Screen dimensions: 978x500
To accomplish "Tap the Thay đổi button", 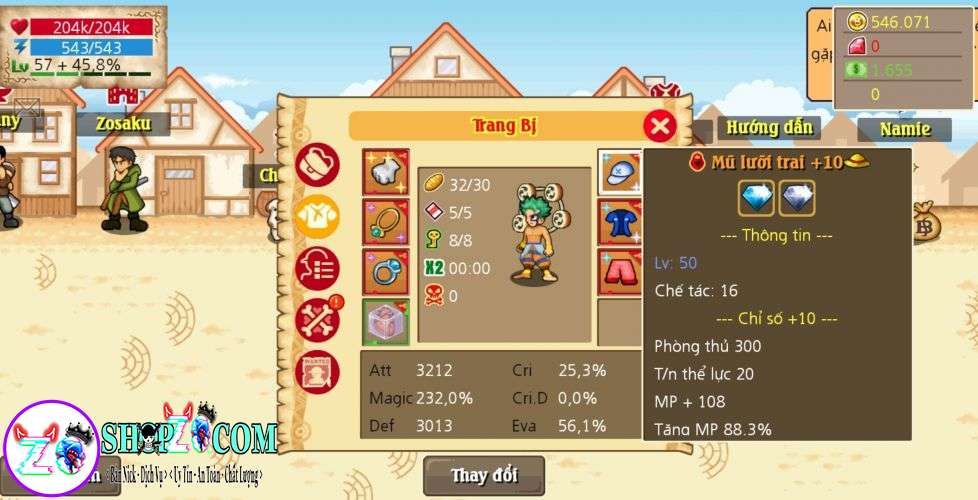I will tap(484, 475).
